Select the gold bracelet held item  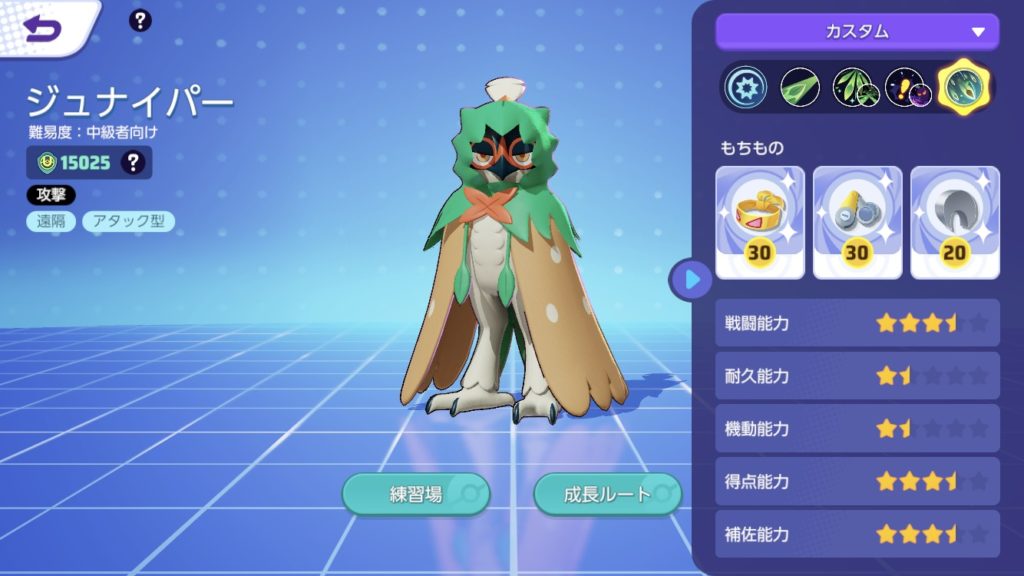(x=760, y=221)
